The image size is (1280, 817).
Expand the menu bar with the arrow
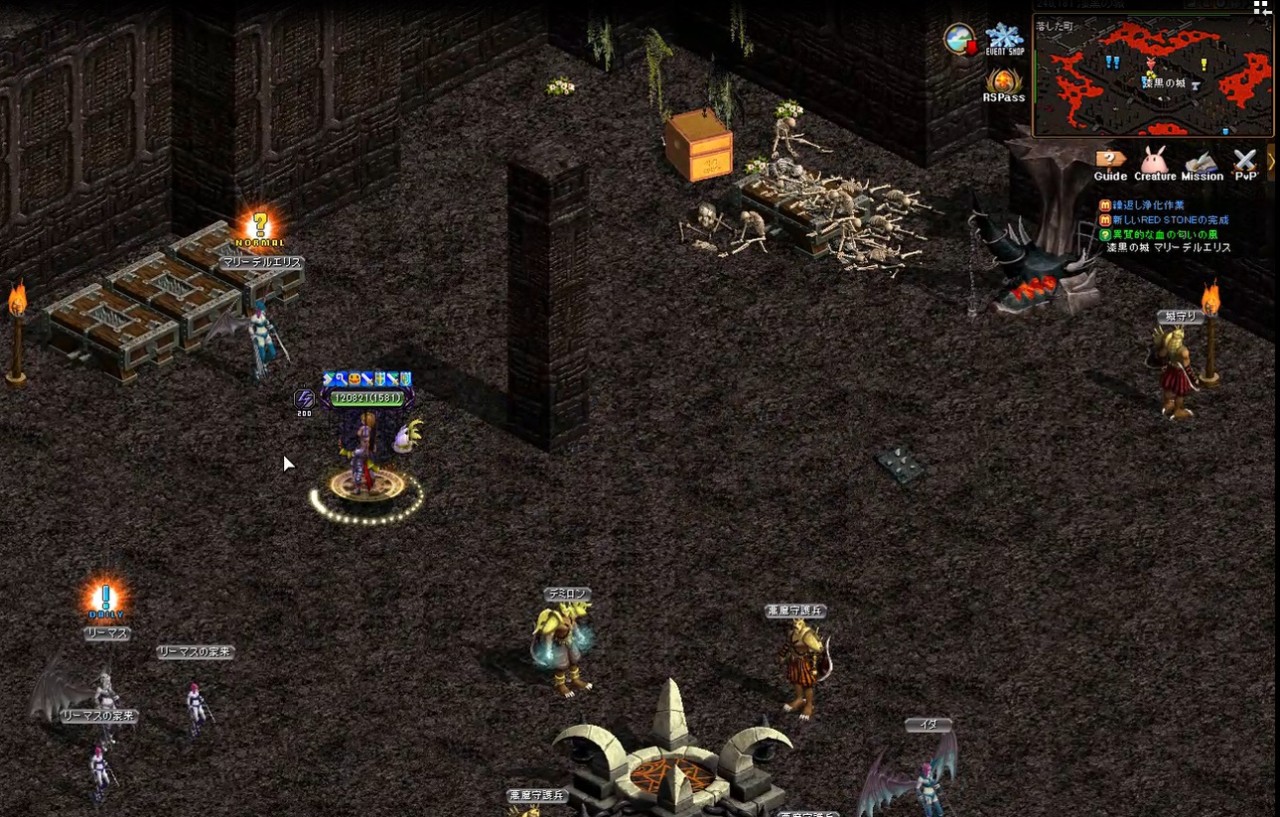(x=1272, y=161)
